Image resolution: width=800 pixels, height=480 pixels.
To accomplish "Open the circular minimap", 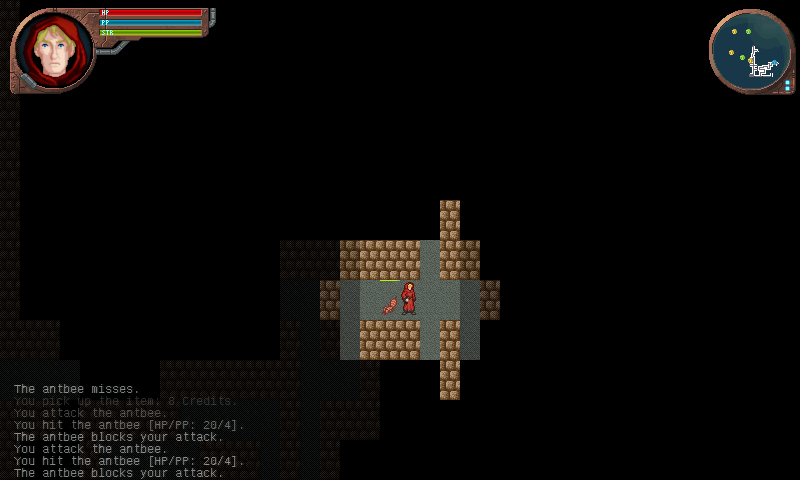I will tap(751, 52).
